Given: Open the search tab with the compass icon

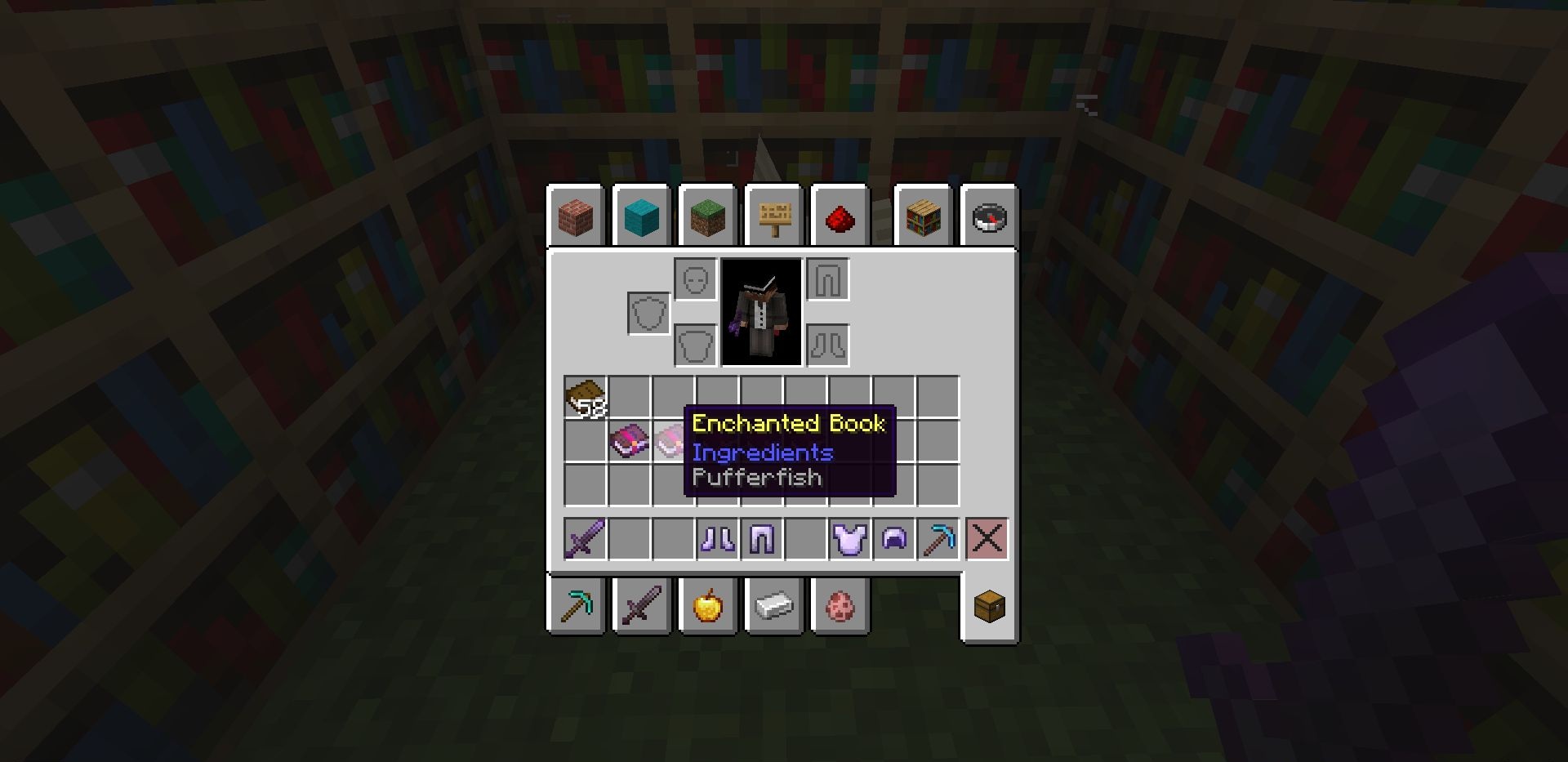Looking at the screenshot, I should (x=988, y=216).
